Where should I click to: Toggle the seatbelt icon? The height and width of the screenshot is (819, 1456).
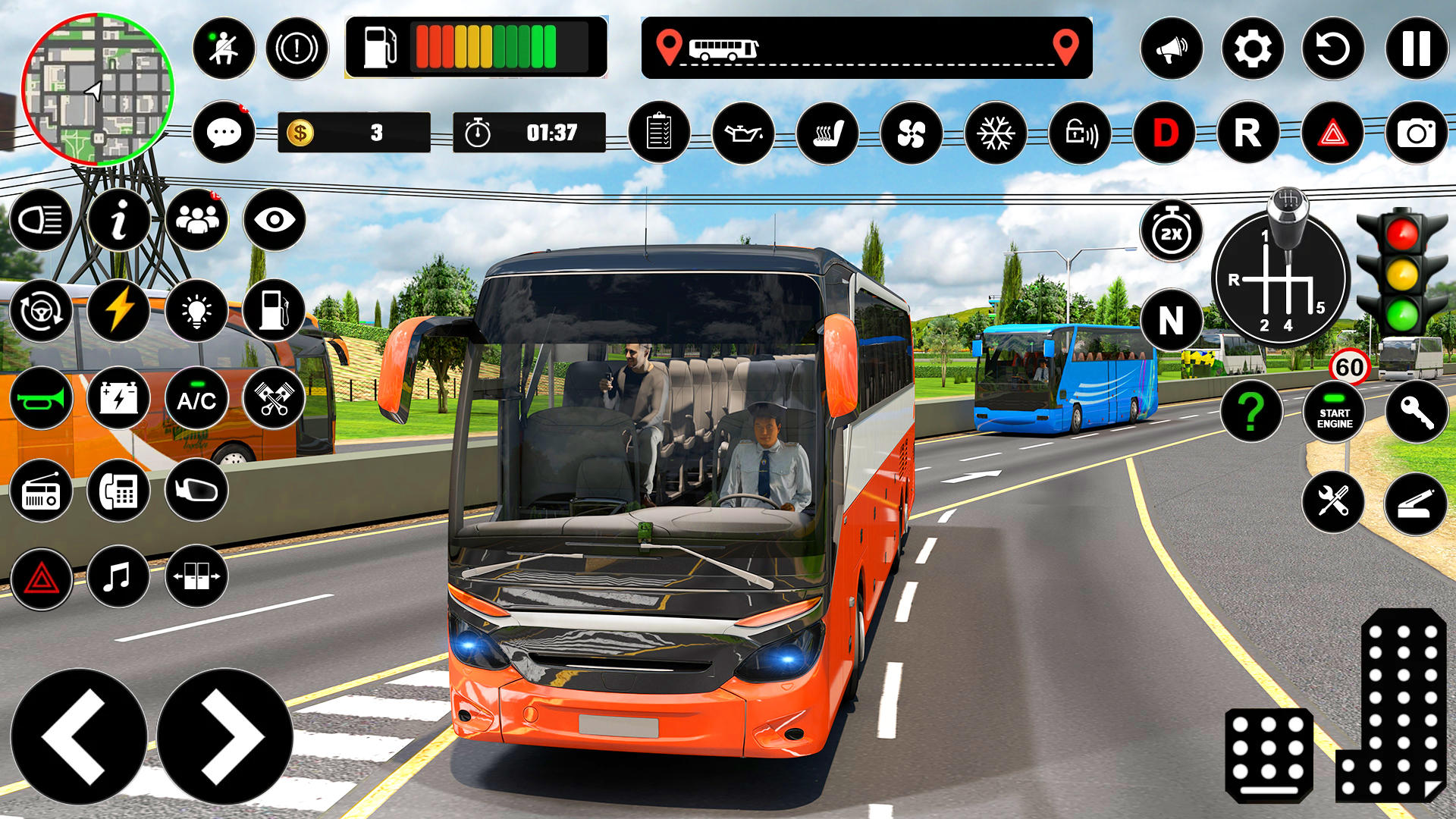point(224,49)
